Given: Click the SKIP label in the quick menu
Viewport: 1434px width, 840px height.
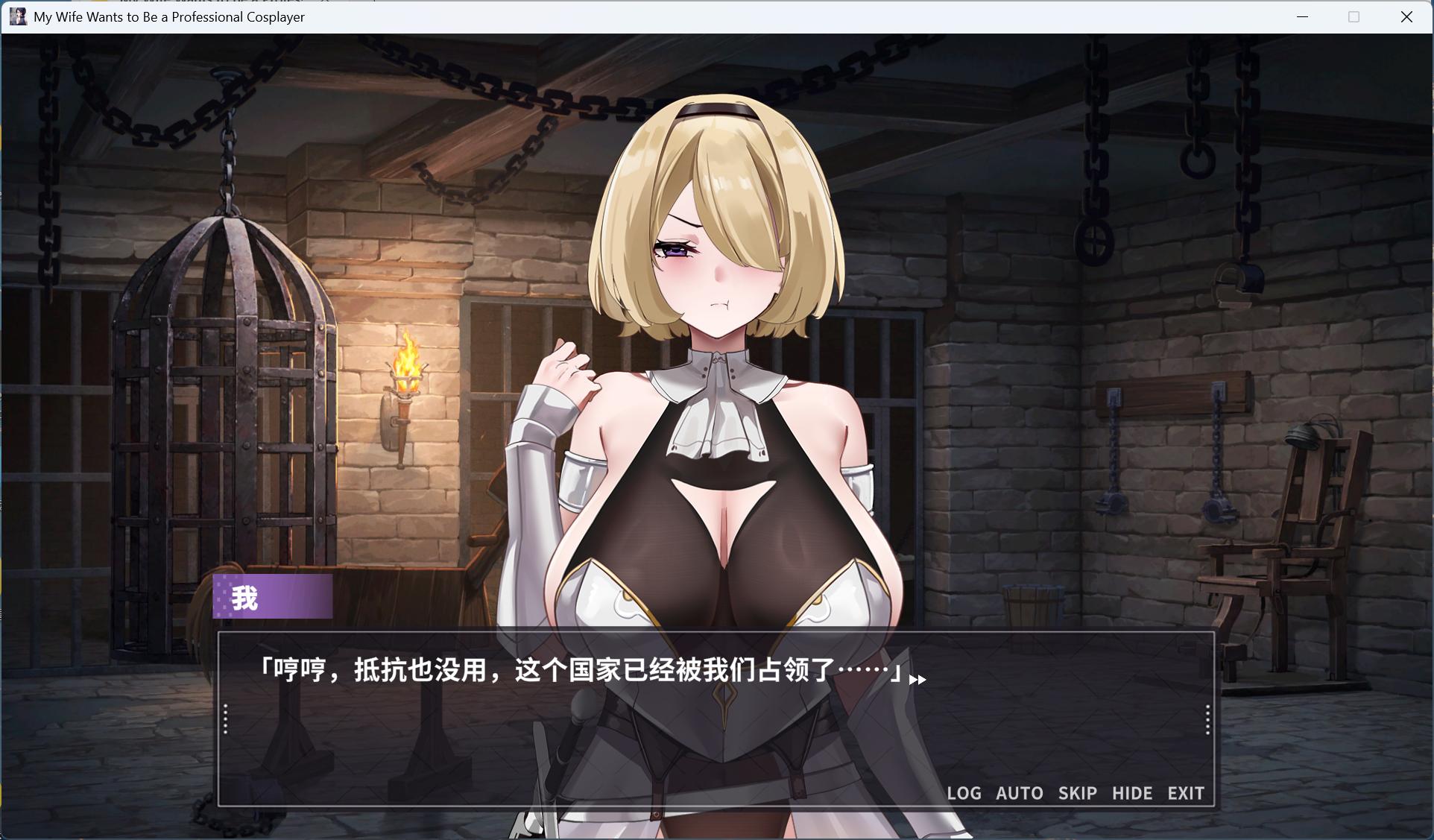Looking at the screenshot, I should click(1077, 793).
